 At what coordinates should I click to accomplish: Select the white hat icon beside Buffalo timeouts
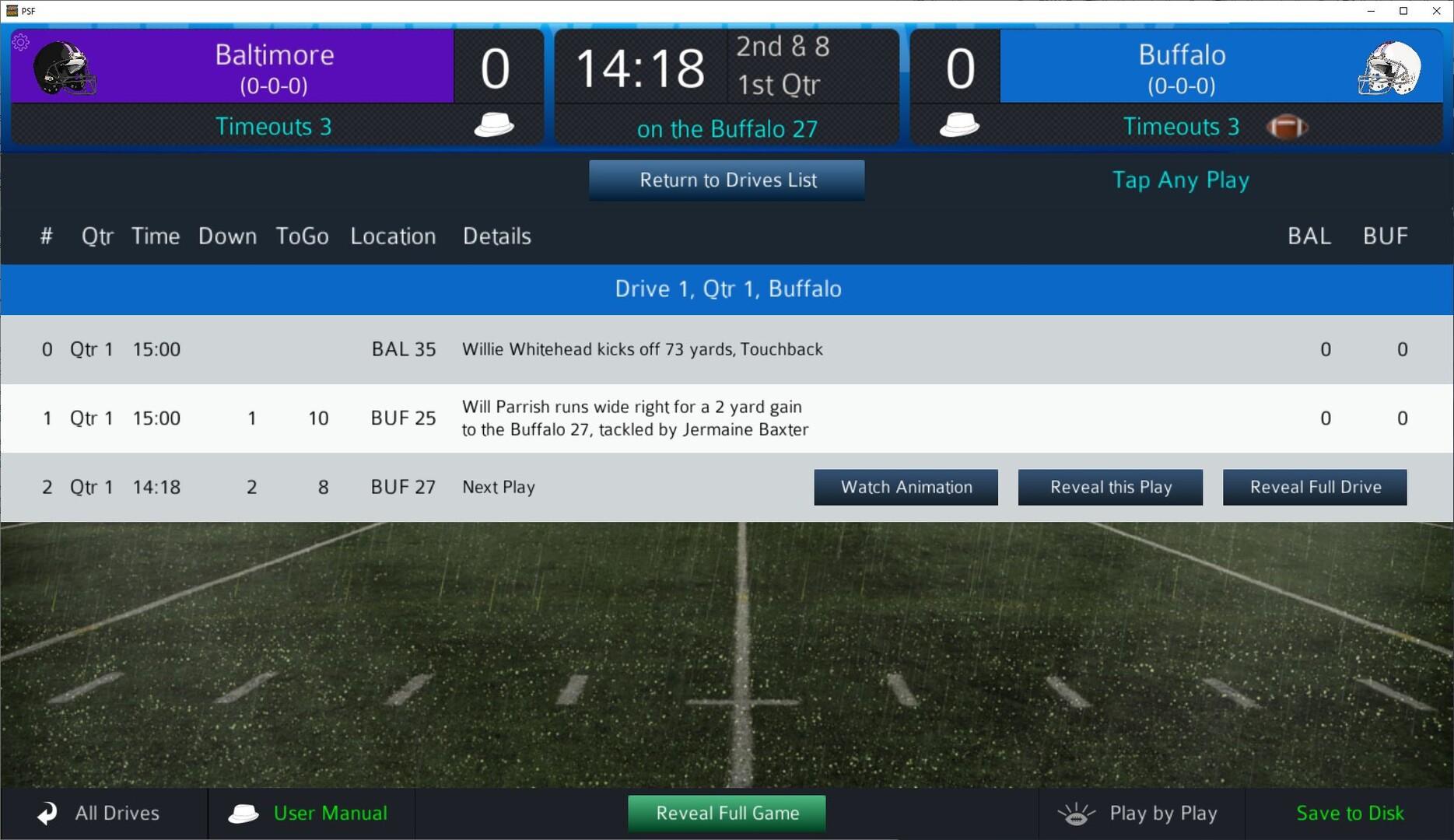tap(958, 123)
